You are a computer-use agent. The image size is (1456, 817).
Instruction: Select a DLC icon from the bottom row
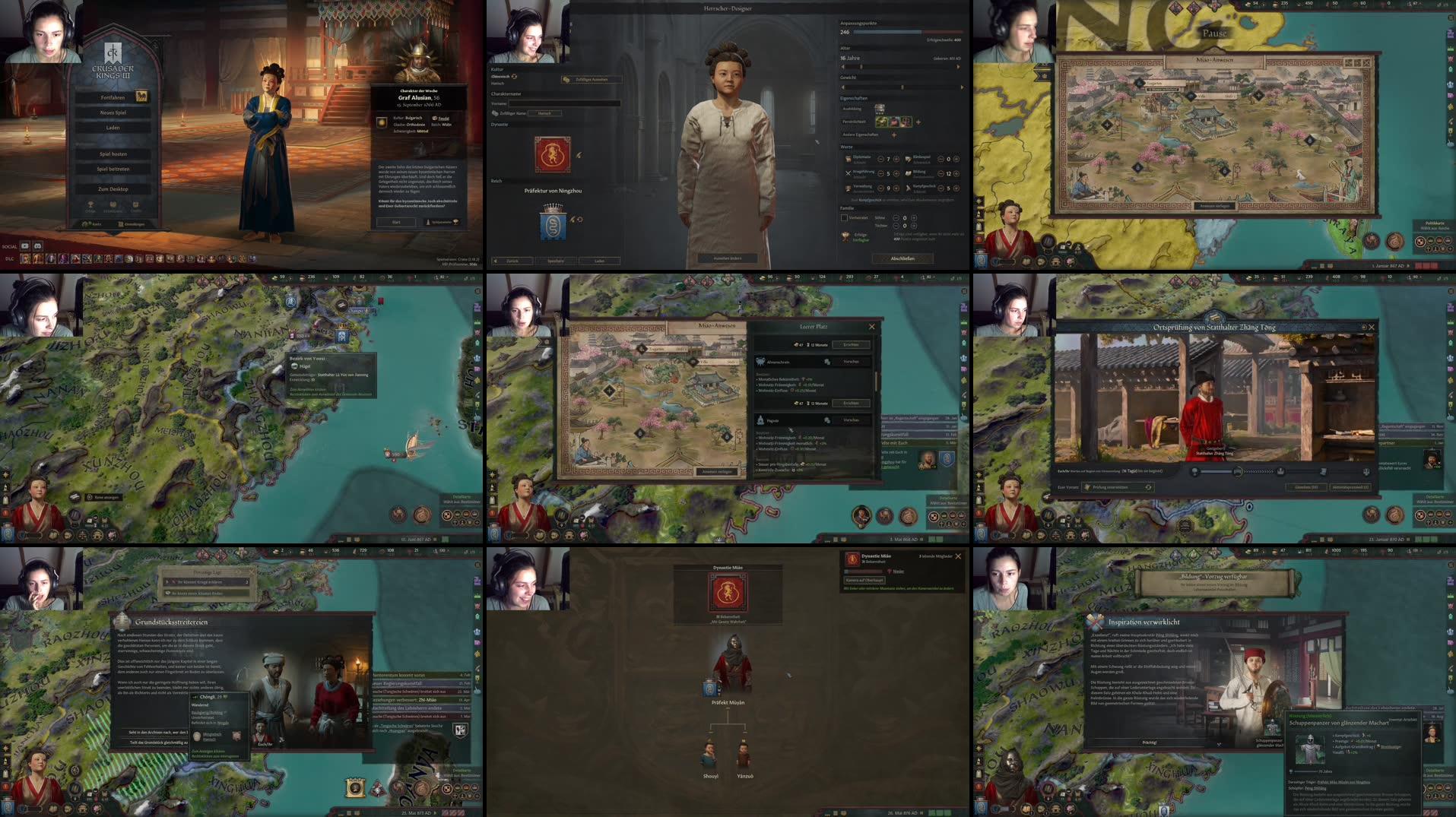point(25,259)
